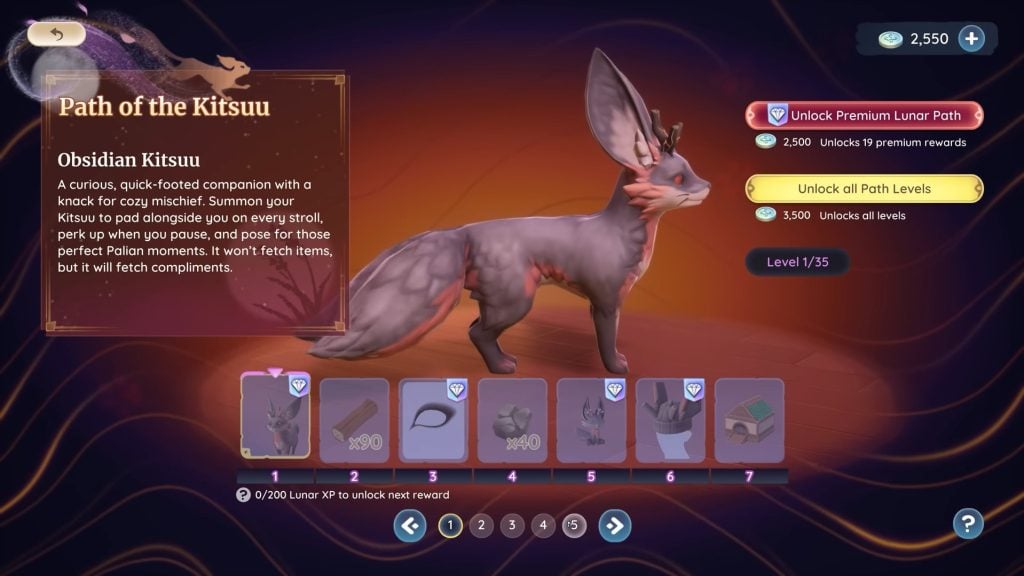Pick the level 3 premium tail reward
1024x576 pixels.
coord(433,419)
